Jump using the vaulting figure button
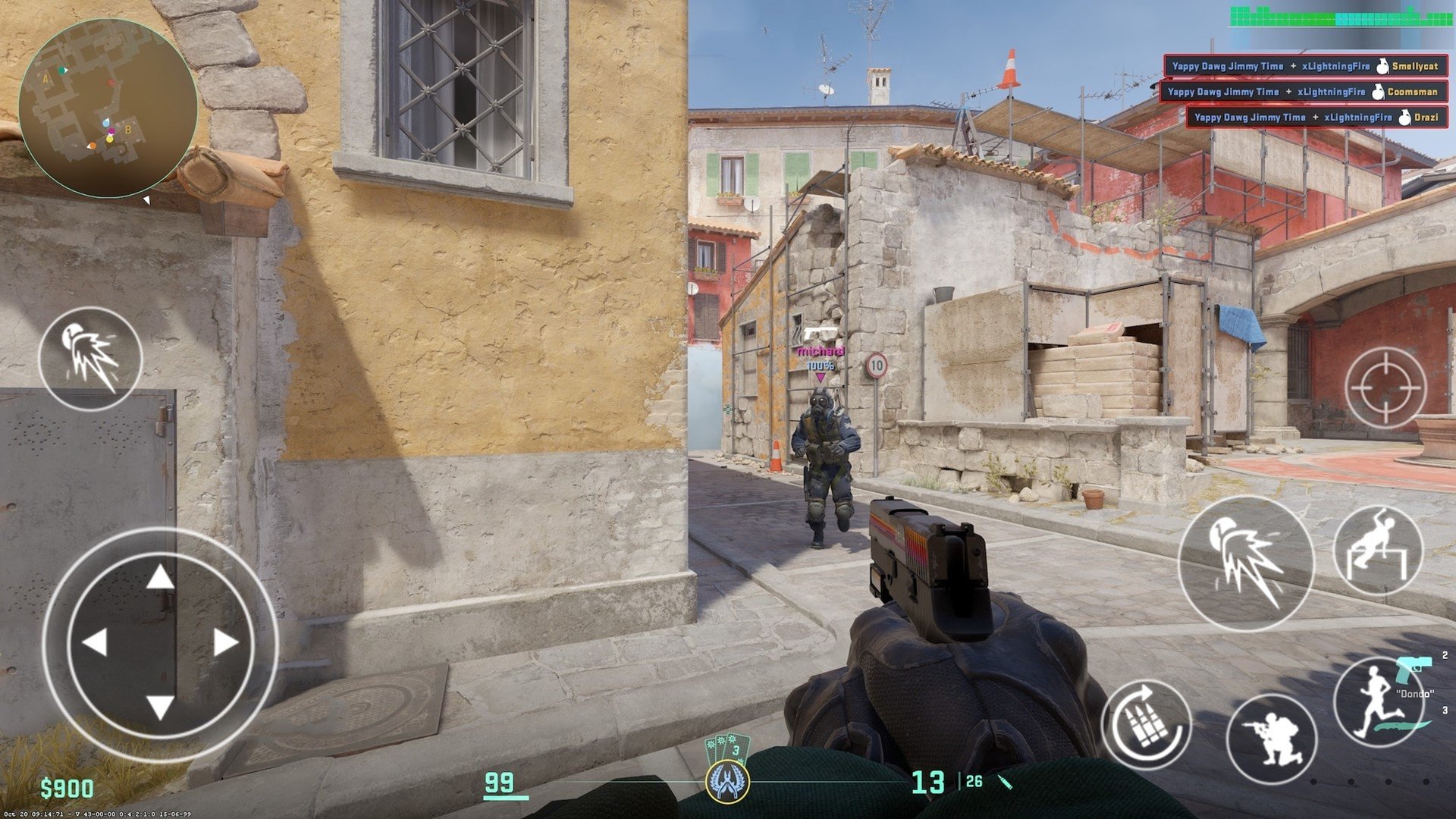This screenshot has height=819, width=1456. (x=1378, y=551)
